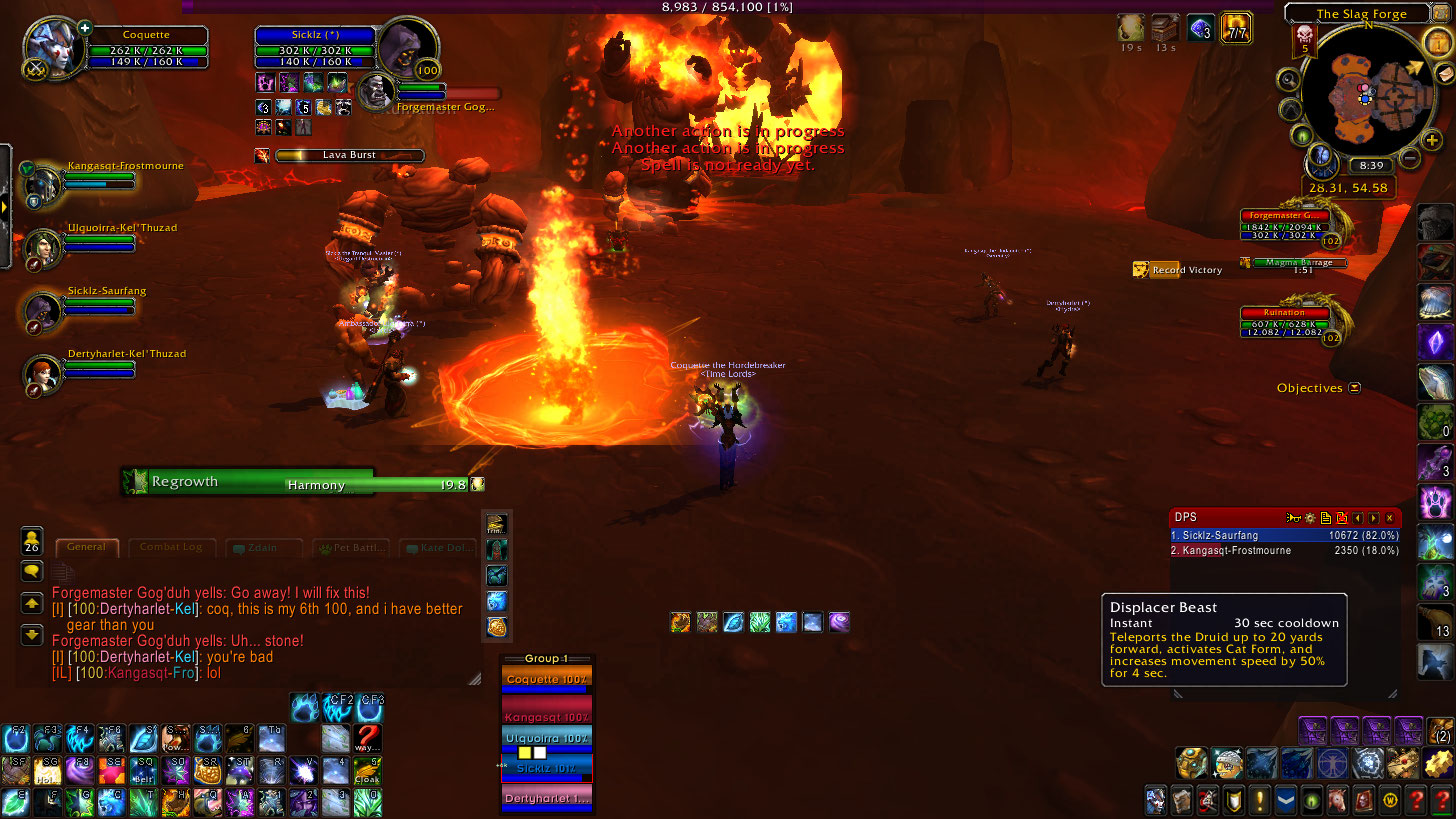Open the minimap tracking magnifier button
The height and width of the screenshot is (819, 1456).
pyautogui.click(x=1290, y=81)
